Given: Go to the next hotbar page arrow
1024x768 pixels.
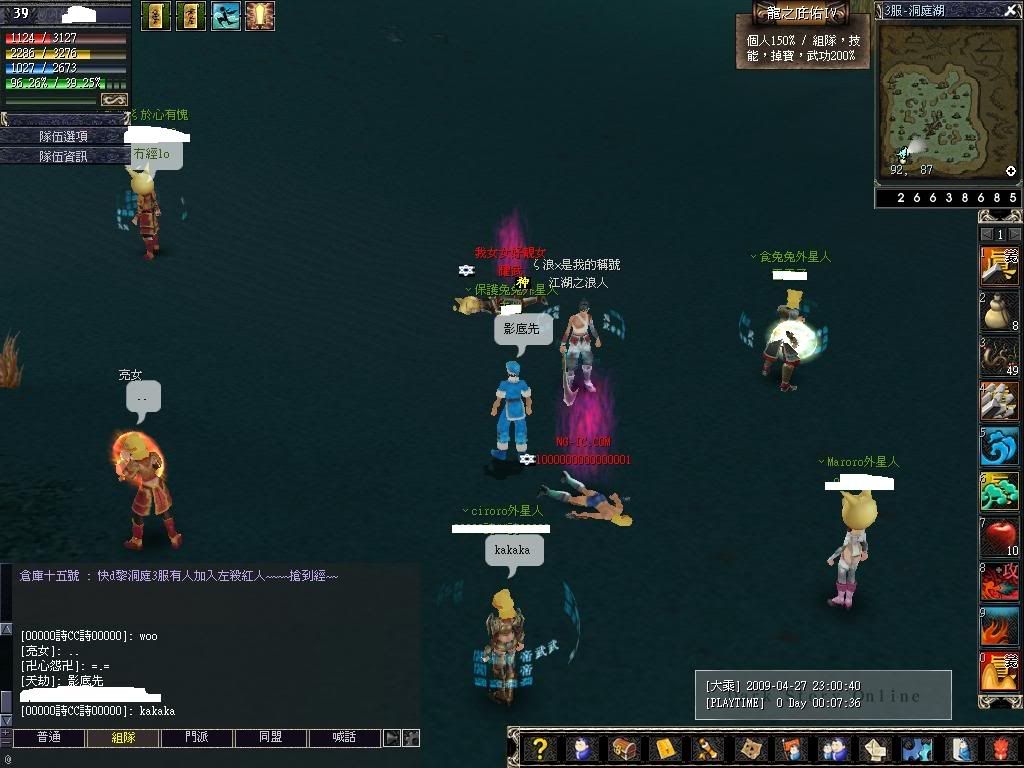Looking at the screenshot, I should [x=1014, y=234].
